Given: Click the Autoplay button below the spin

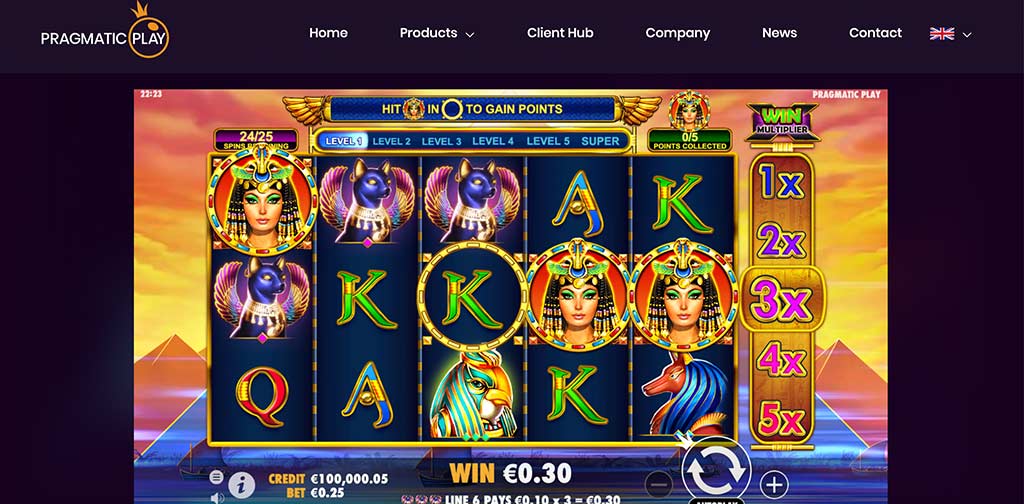Looking at the screenshot, I should tap(716, 500).
